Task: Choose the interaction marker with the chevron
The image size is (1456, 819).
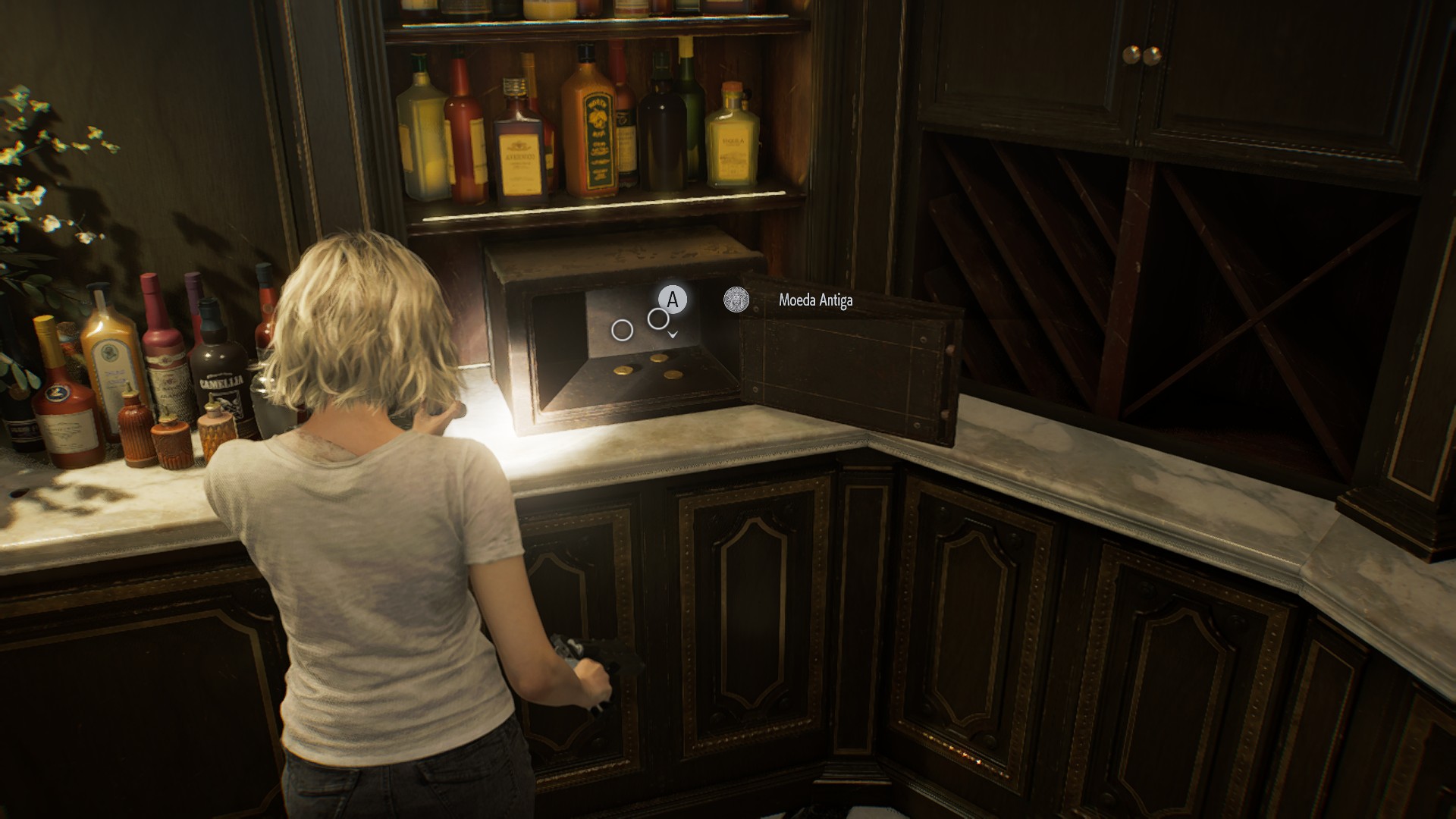Action: point(658,319)
